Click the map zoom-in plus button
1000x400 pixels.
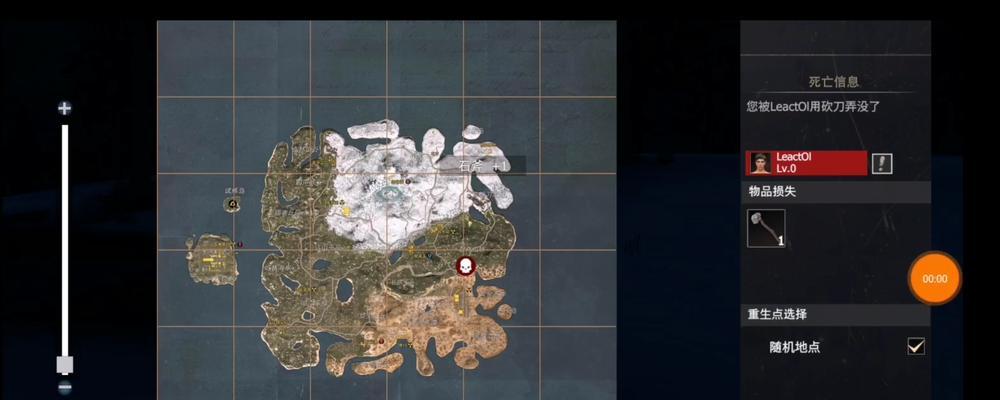pyautogui.click(x=65, y=108)
